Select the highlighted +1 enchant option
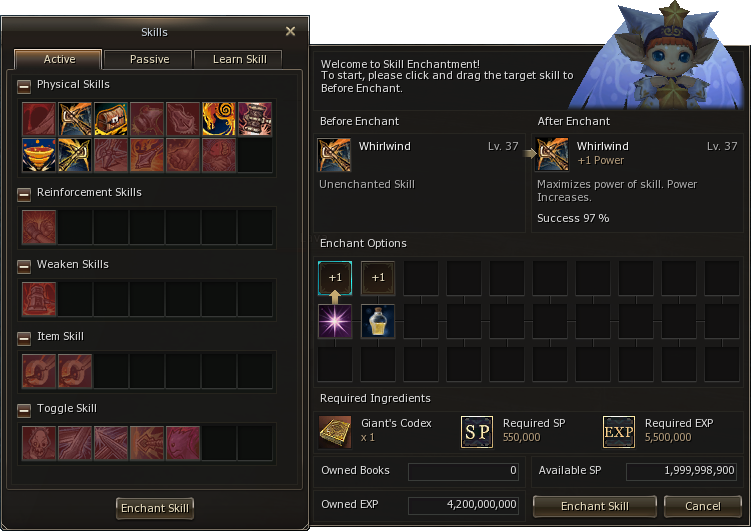This screenshot has height=531, width=751. pos(334,278)
